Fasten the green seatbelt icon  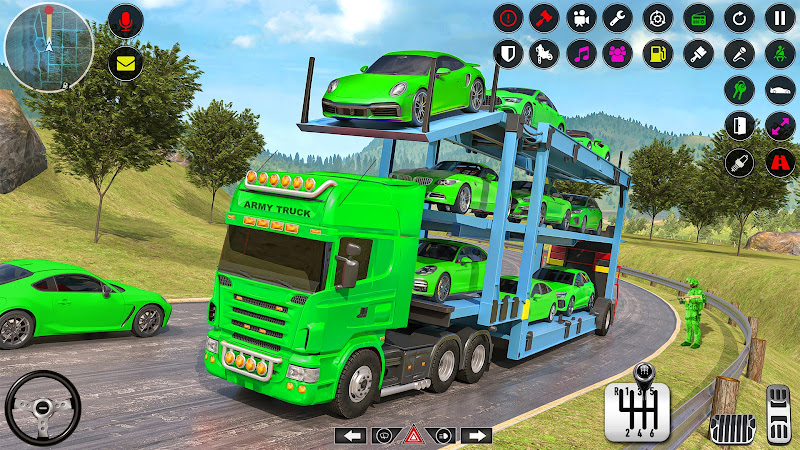(x=780, y=52)
